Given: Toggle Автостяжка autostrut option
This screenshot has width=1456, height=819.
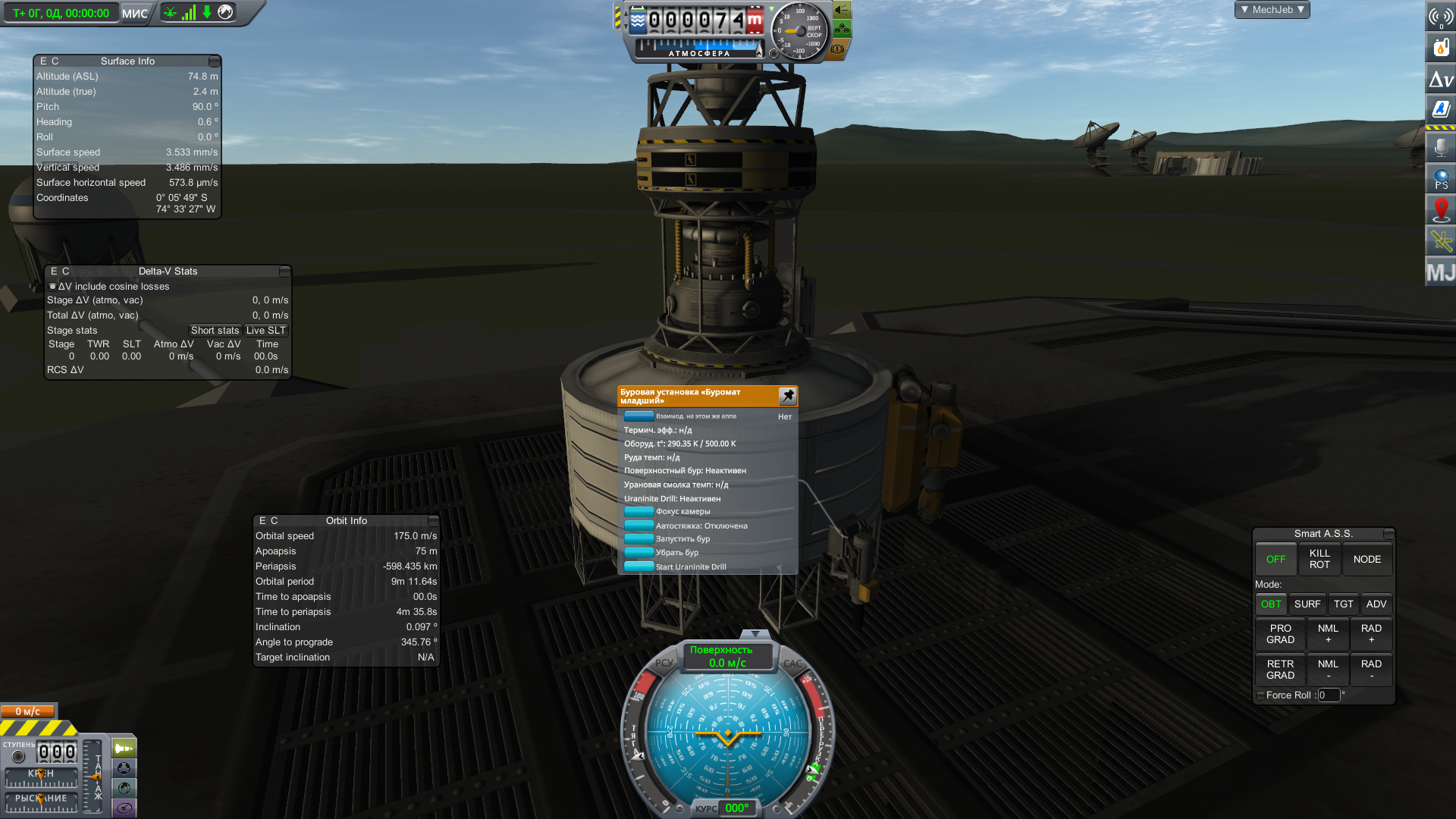Looking at the screenshot, I should [639, 526].
